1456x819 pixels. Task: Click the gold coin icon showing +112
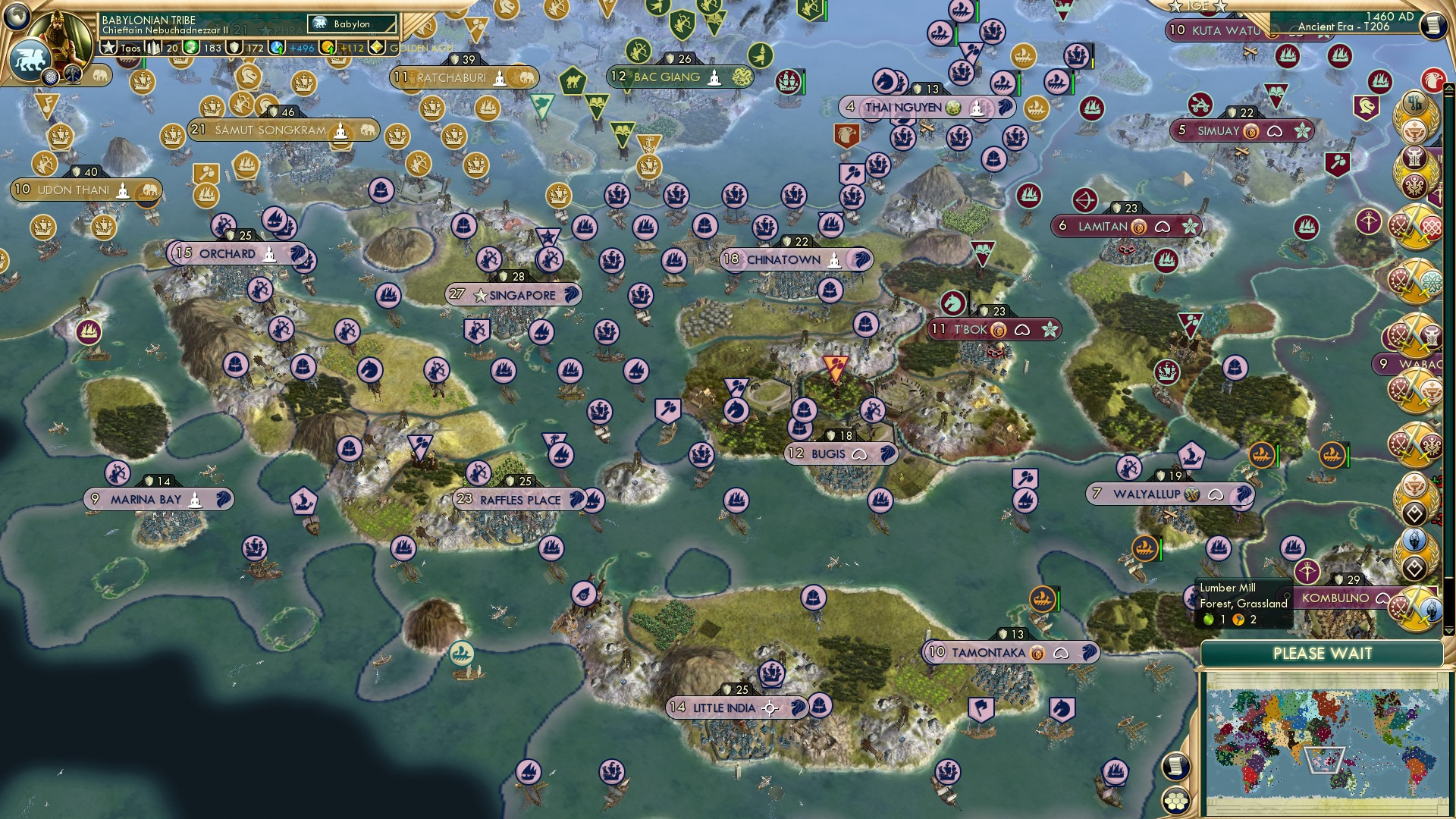coord(328,48)
